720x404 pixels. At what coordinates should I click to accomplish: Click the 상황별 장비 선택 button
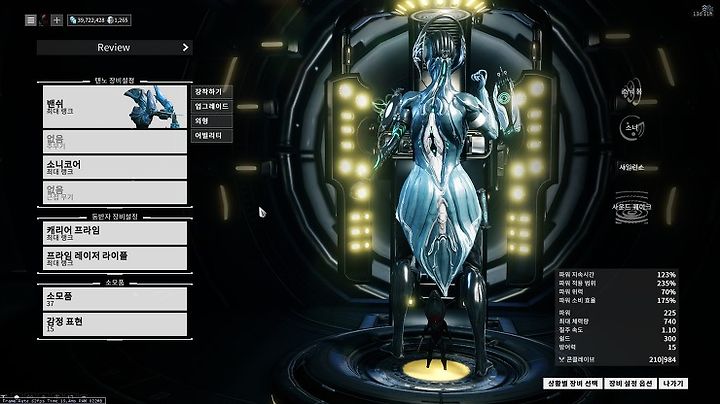[572, 383]
